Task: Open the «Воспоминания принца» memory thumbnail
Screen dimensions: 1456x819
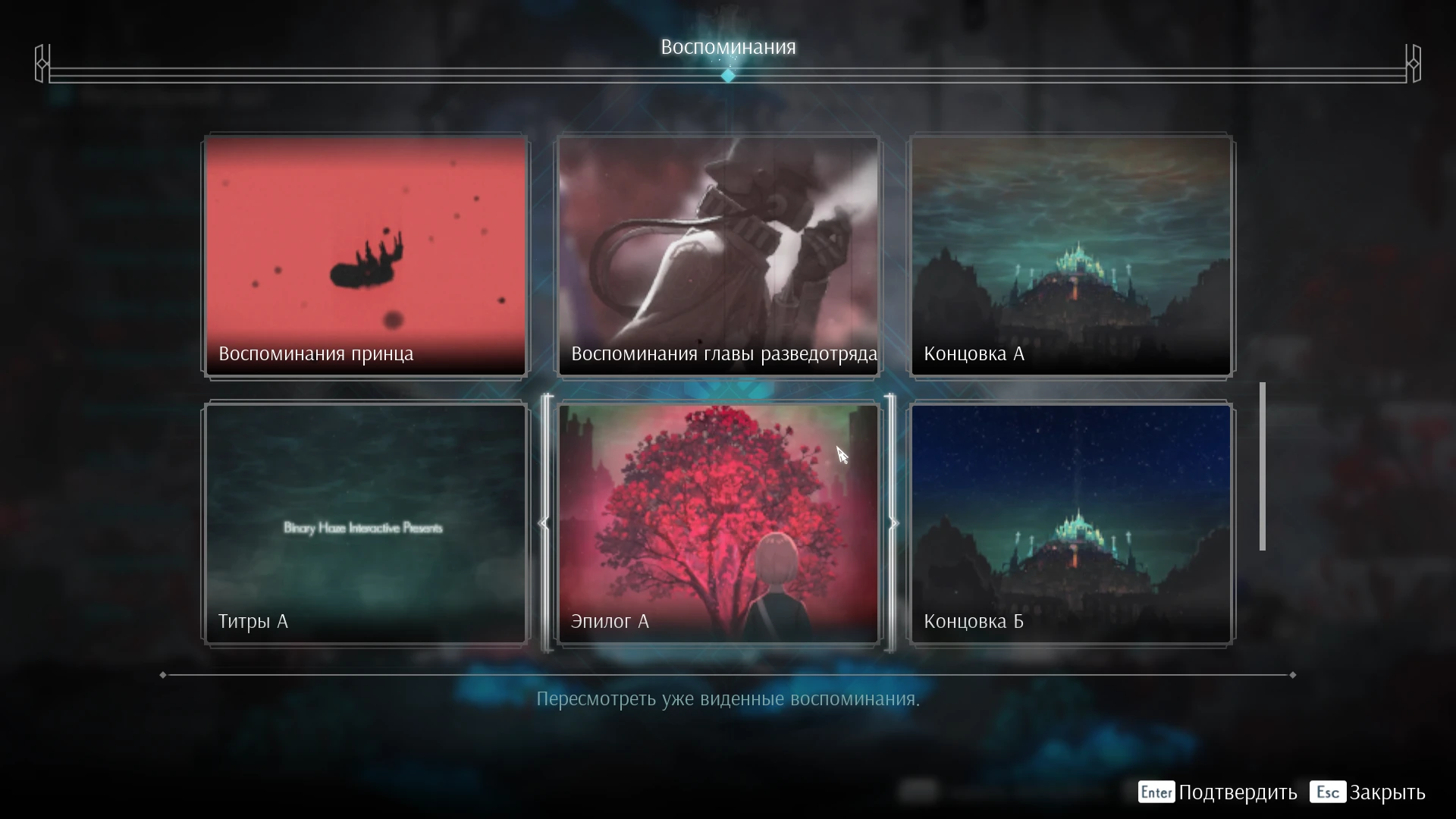Action: point(365,256)
